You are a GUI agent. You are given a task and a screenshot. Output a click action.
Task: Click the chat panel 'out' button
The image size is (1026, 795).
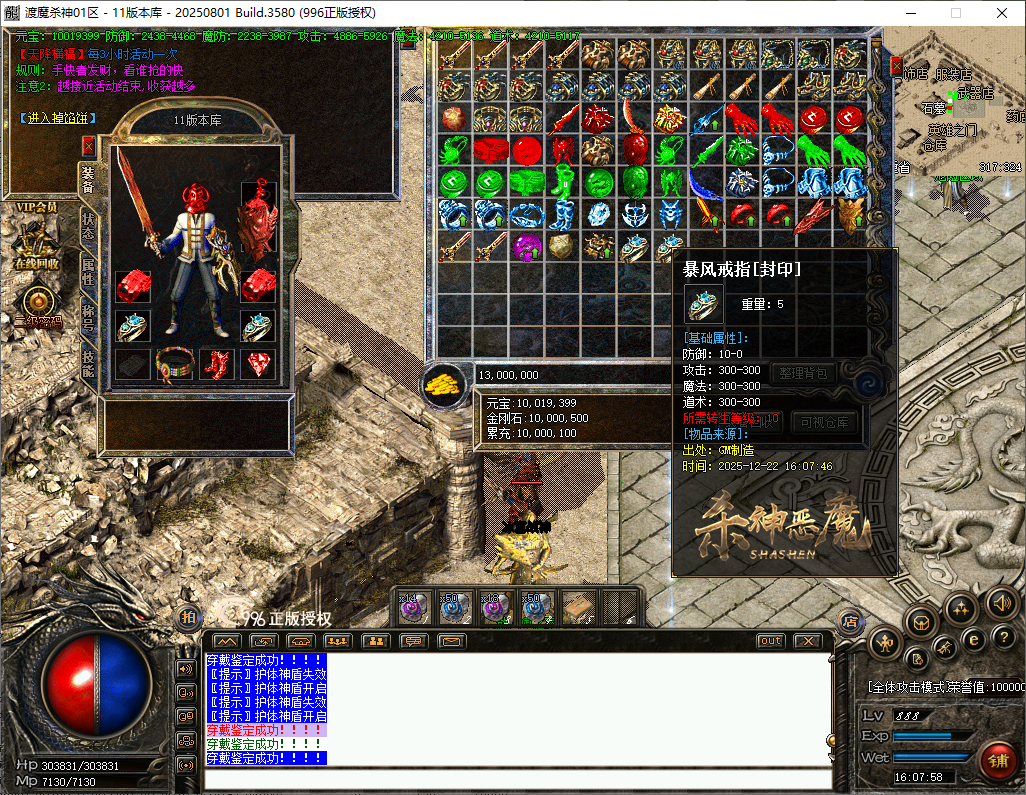click(x=770, y=641)
